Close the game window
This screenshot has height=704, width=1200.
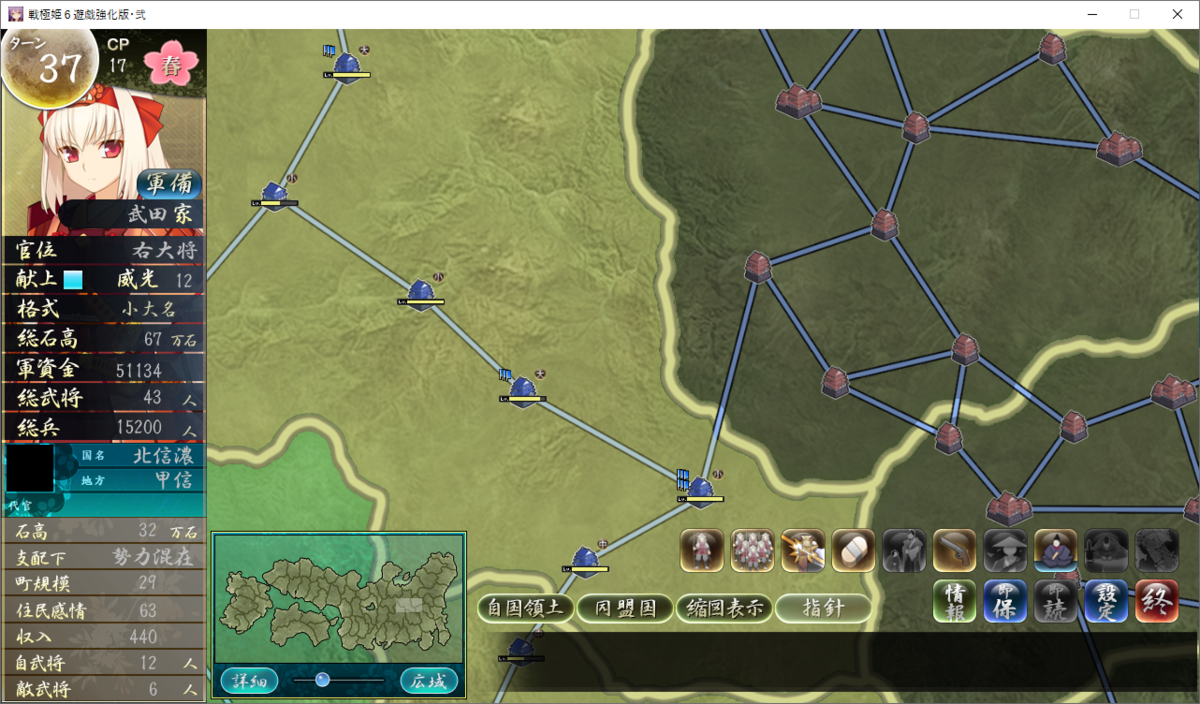click(1176, 14)
